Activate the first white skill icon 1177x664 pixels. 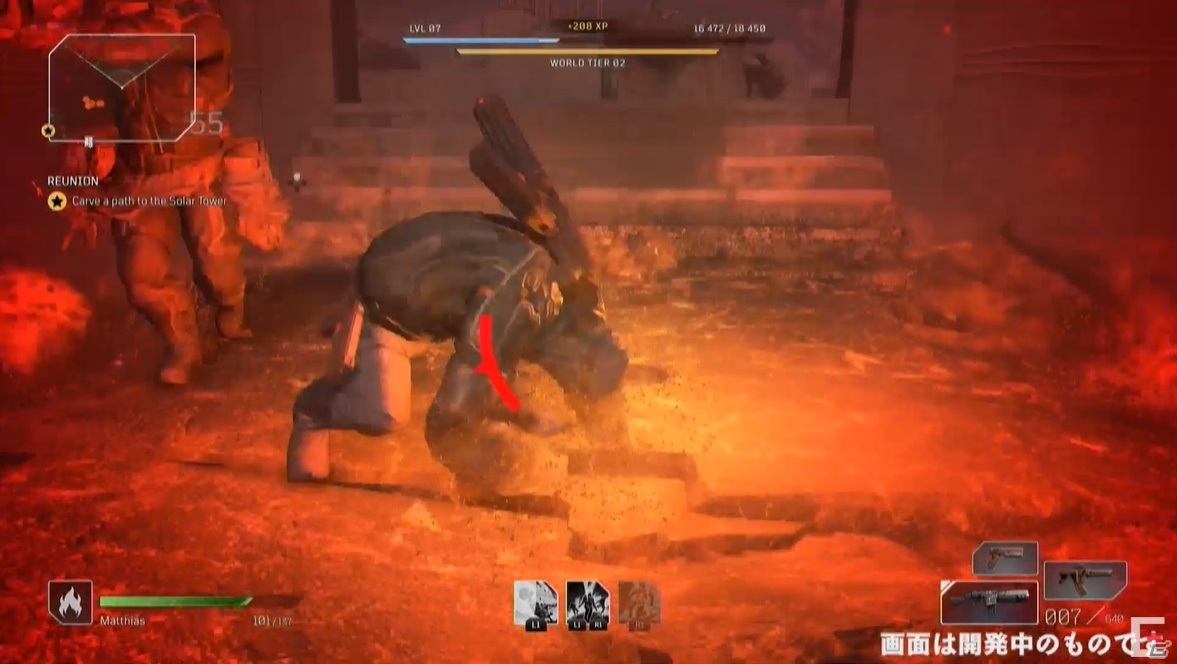535,604
